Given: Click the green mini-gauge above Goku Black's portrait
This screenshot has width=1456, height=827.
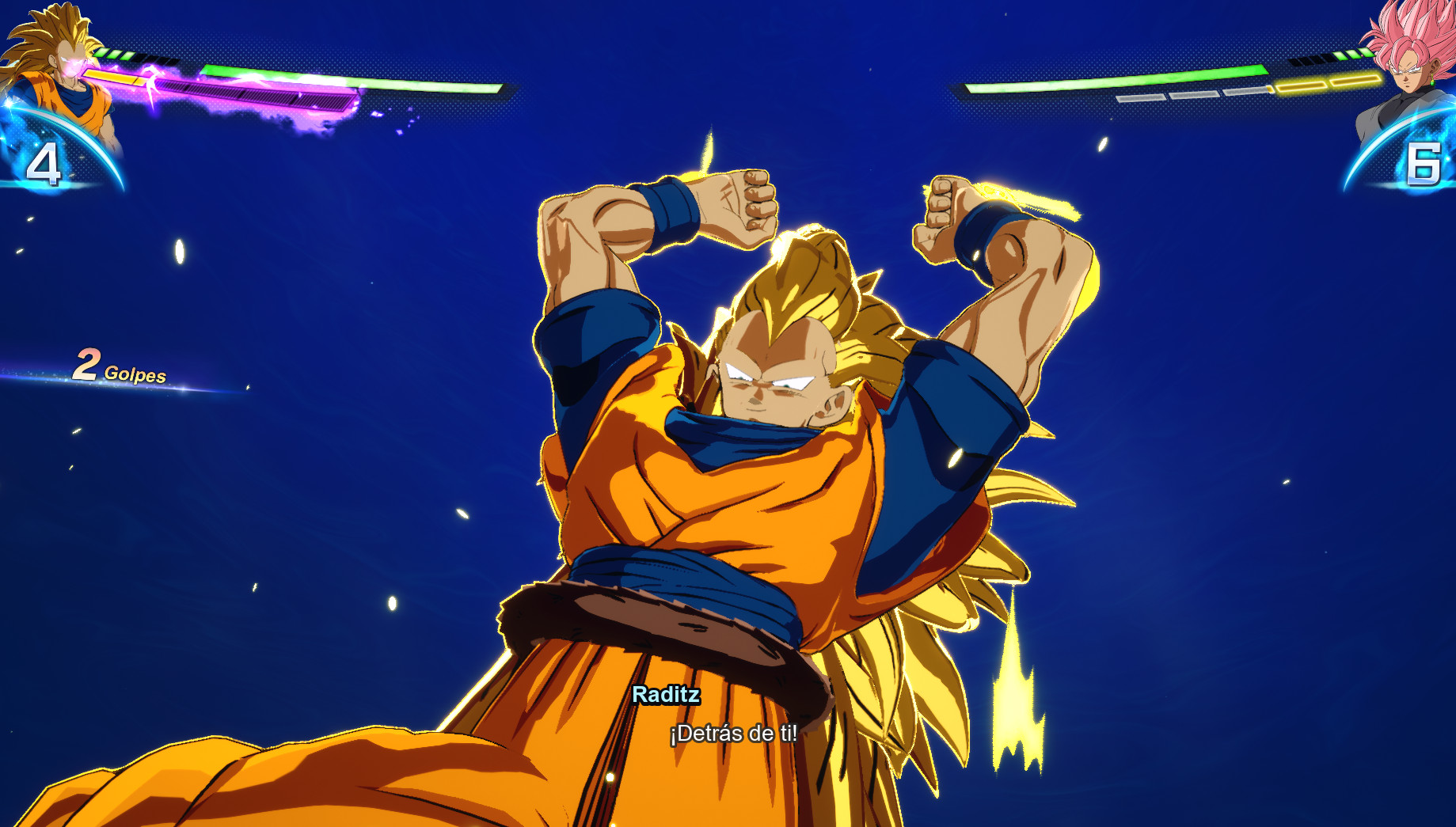Looking at the screenshot, I should (1355, 55).
